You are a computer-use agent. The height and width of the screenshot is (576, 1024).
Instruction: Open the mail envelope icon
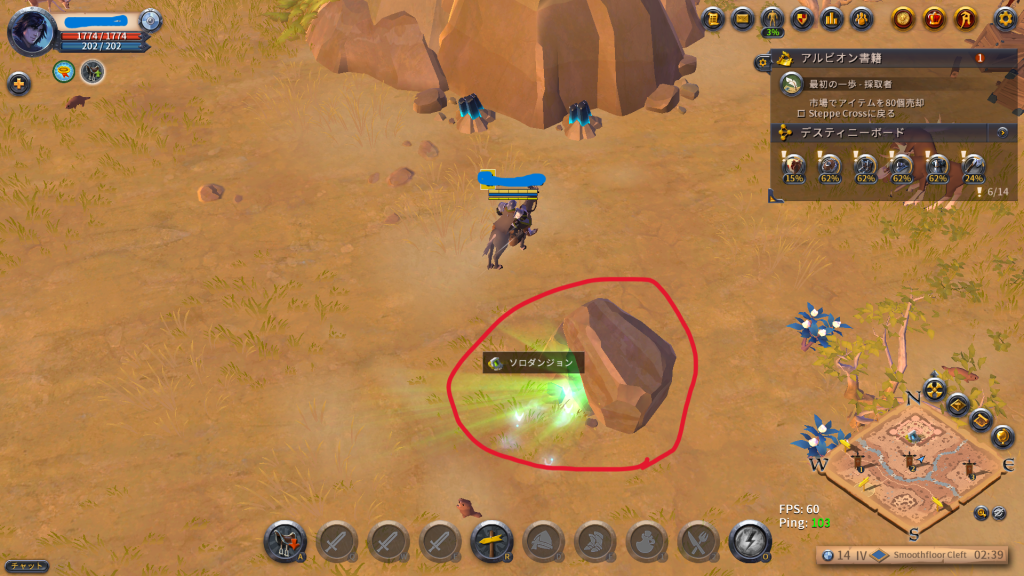[x=742, y=18]
